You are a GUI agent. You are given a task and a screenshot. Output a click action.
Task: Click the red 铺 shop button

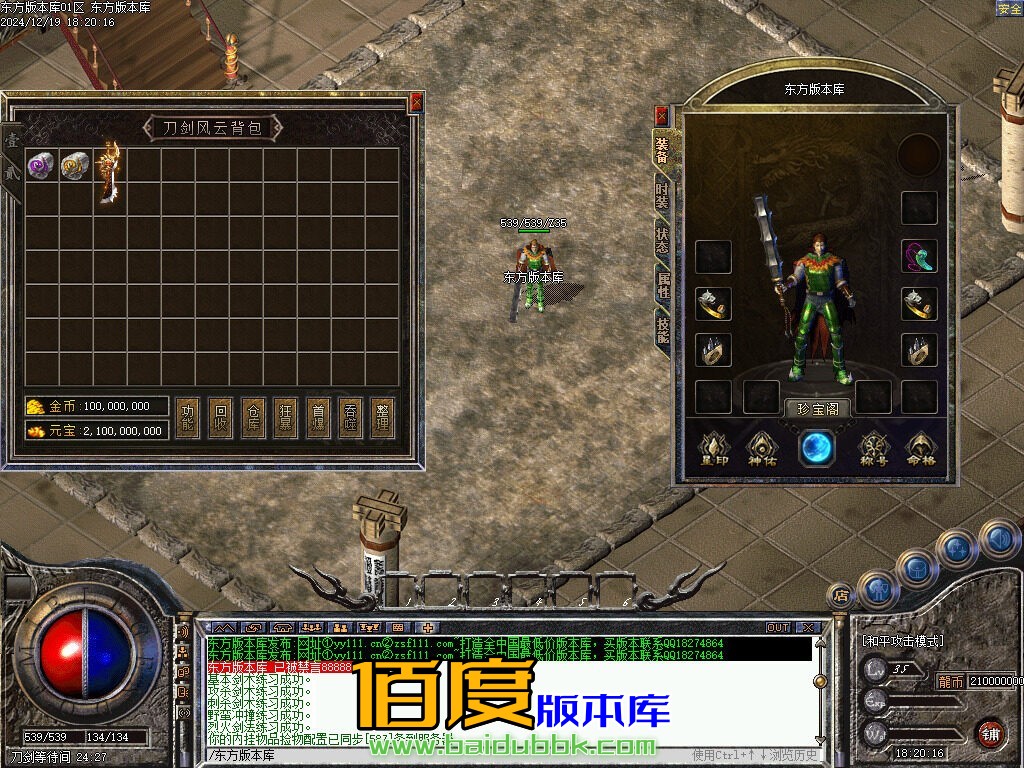pos(990,733)
